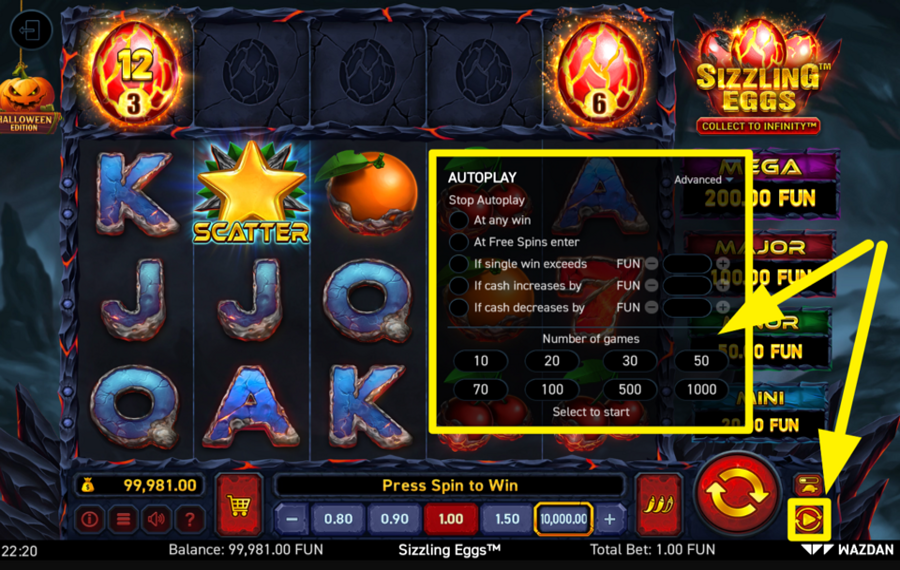
Task: Toggle 'If single win exceeds' checkbox
Action: tap(459, 264)
